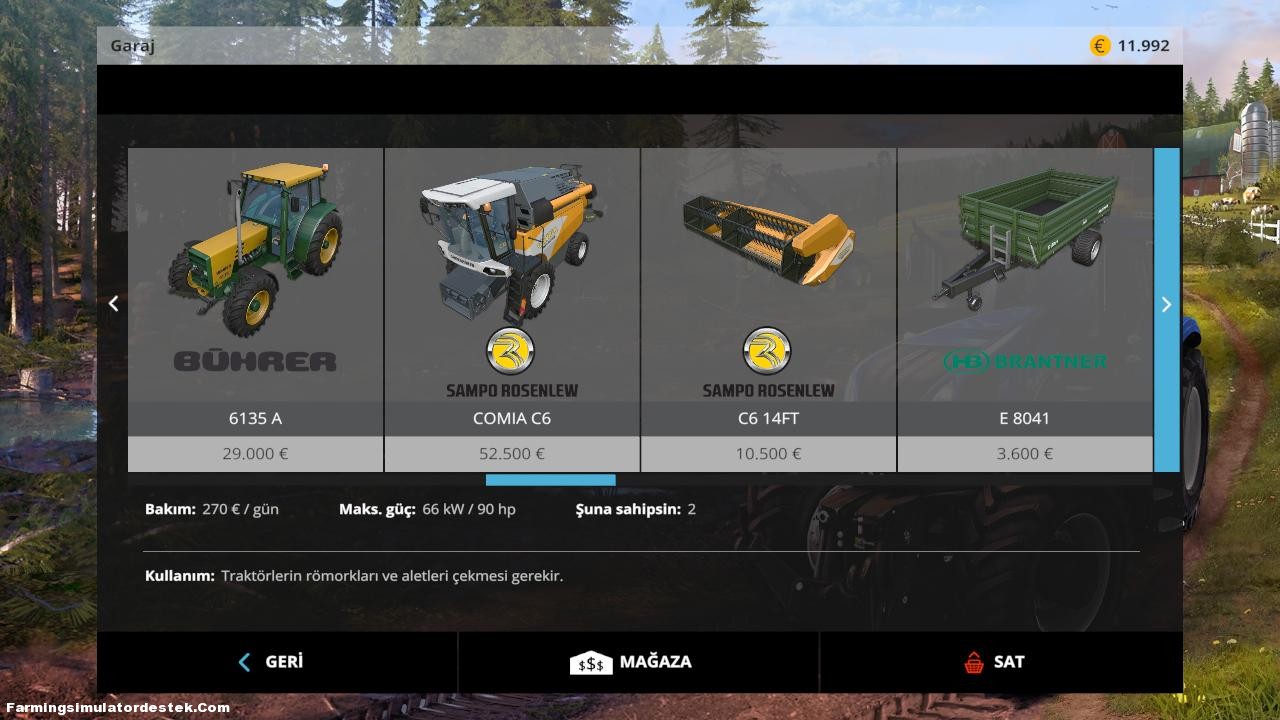
Task: Go to the previous garage page
Action: pos(113,304)
